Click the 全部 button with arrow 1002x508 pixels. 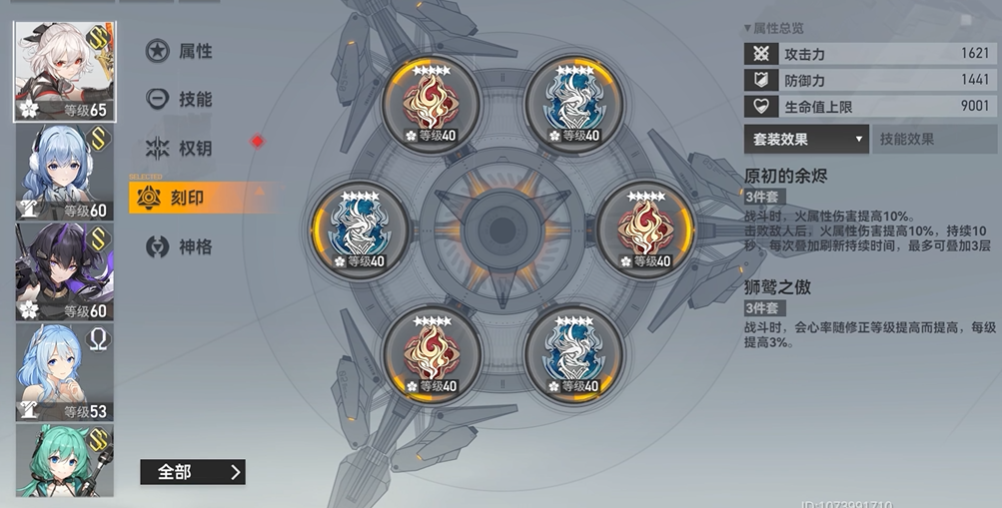(193, 472)
